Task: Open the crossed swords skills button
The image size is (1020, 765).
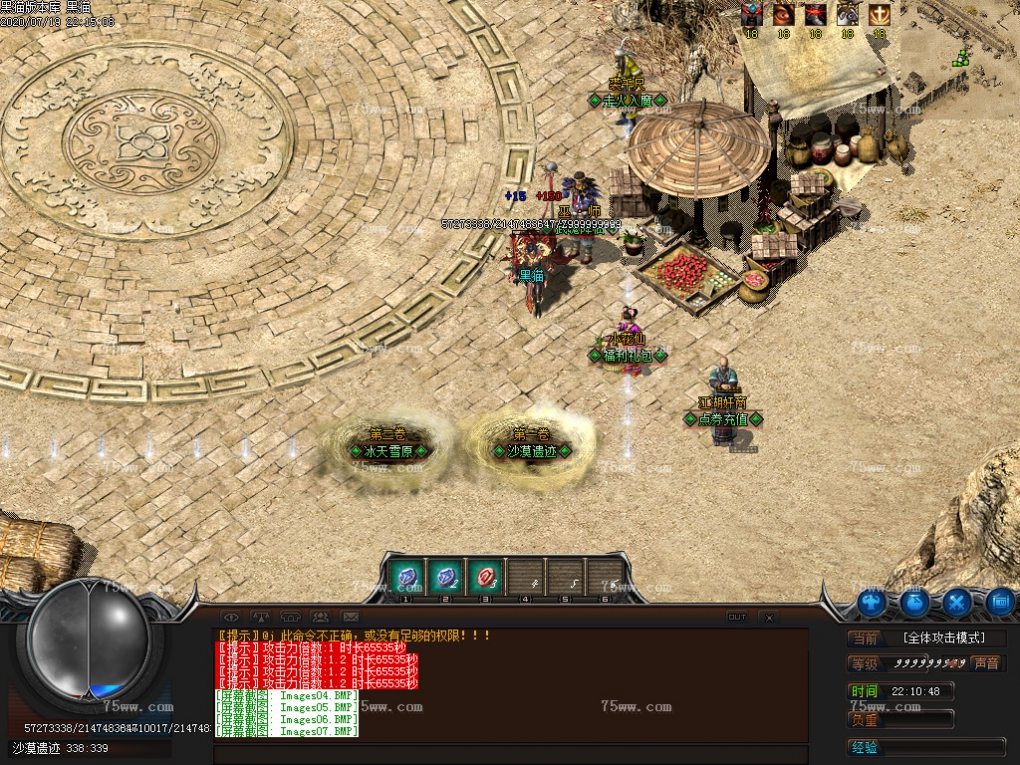Action: click(x=957, y=603)
